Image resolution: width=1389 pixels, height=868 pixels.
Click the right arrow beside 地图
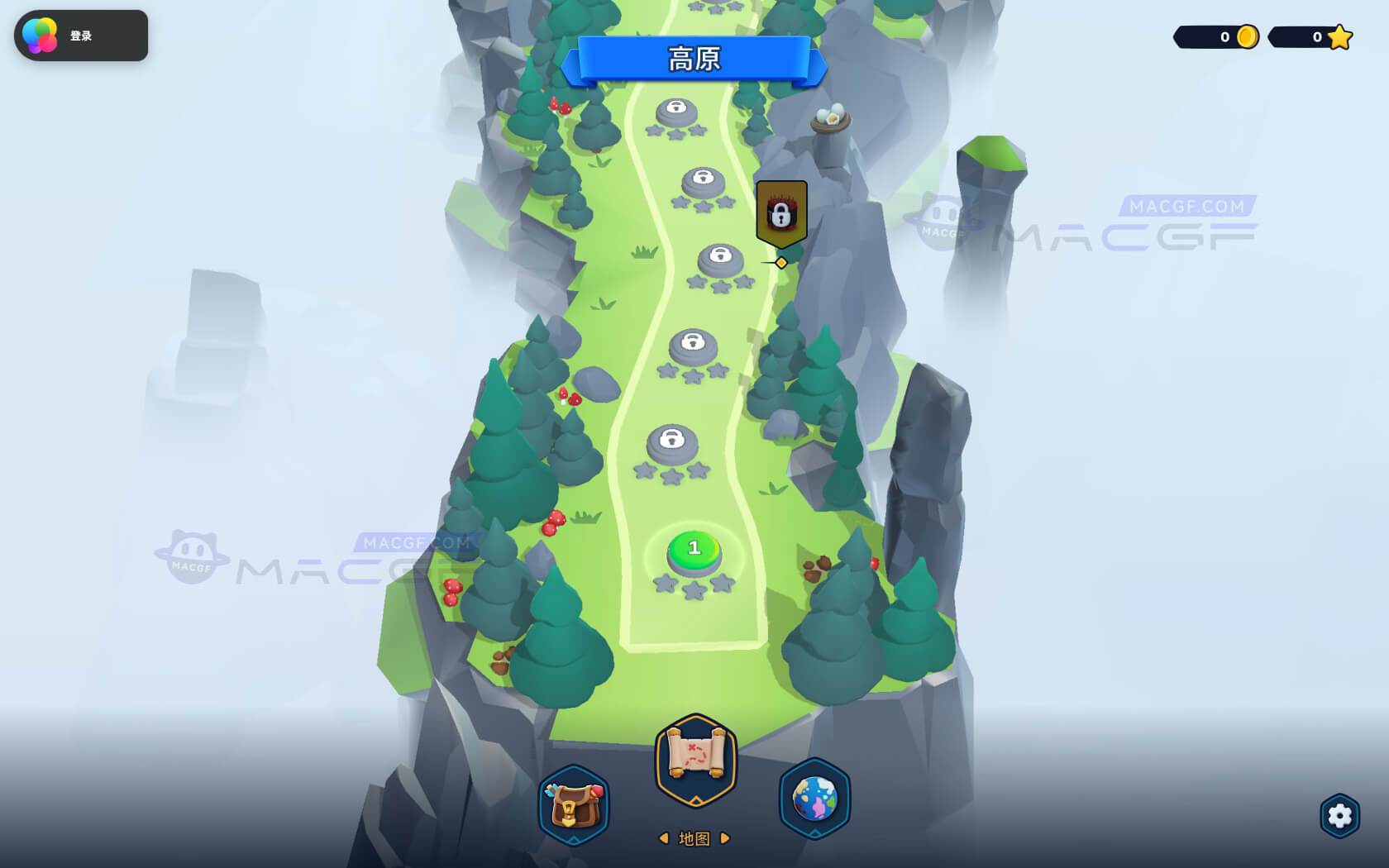pos(724,837)
